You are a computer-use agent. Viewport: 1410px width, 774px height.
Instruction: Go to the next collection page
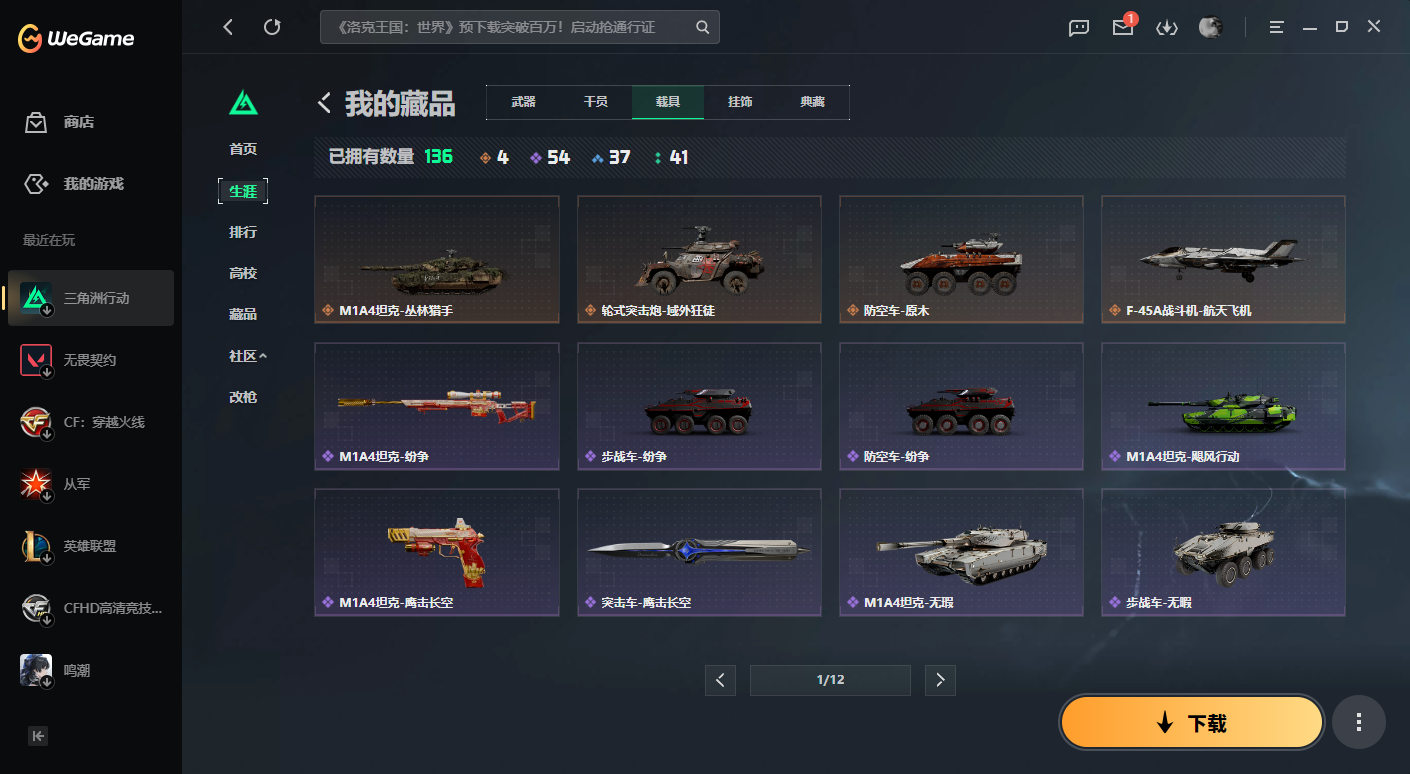[x=940, y=679]
